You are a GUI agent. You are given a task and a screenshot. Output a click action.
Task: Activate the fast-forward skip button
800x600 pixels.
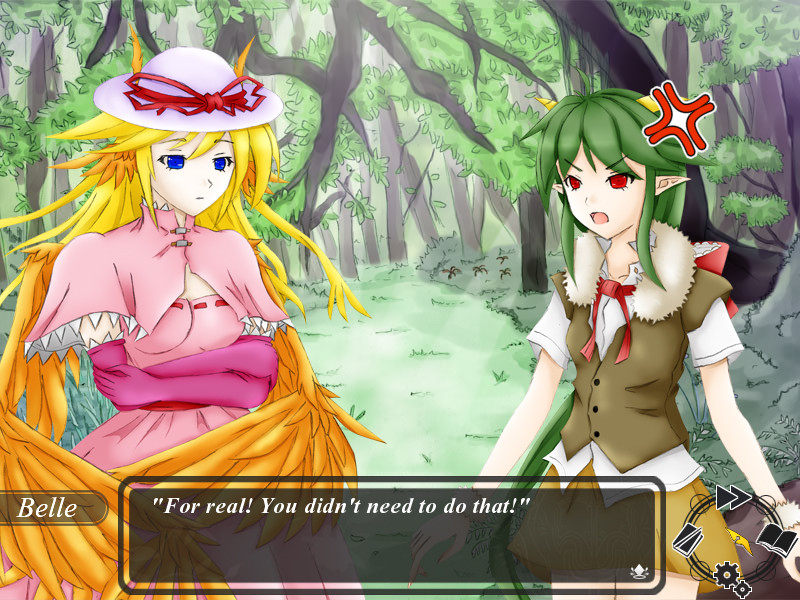pos(733,497)
